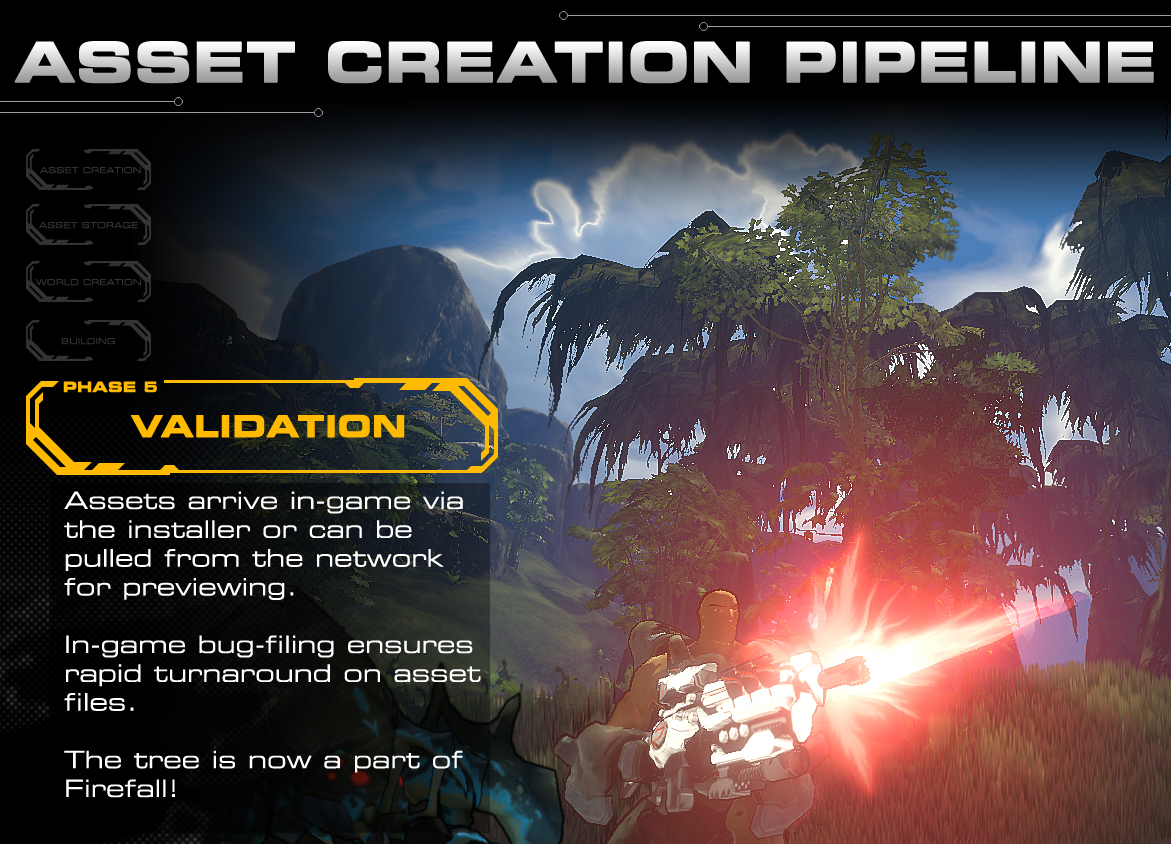1171x844 pixels.
Task: Open the Asset Storage phase
Action: pos(89,226)
